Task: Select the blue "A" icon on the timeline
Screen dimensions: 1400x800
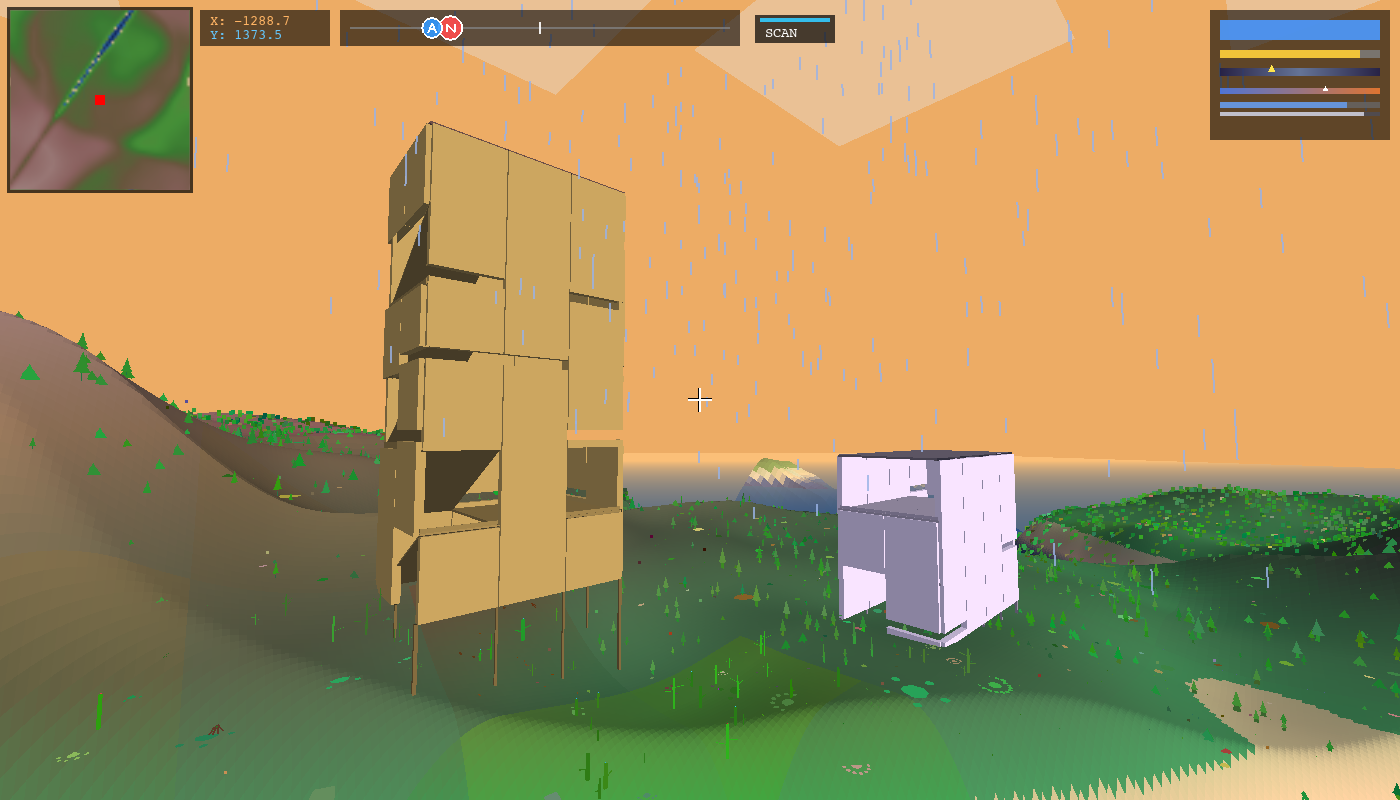Action: 430,27
